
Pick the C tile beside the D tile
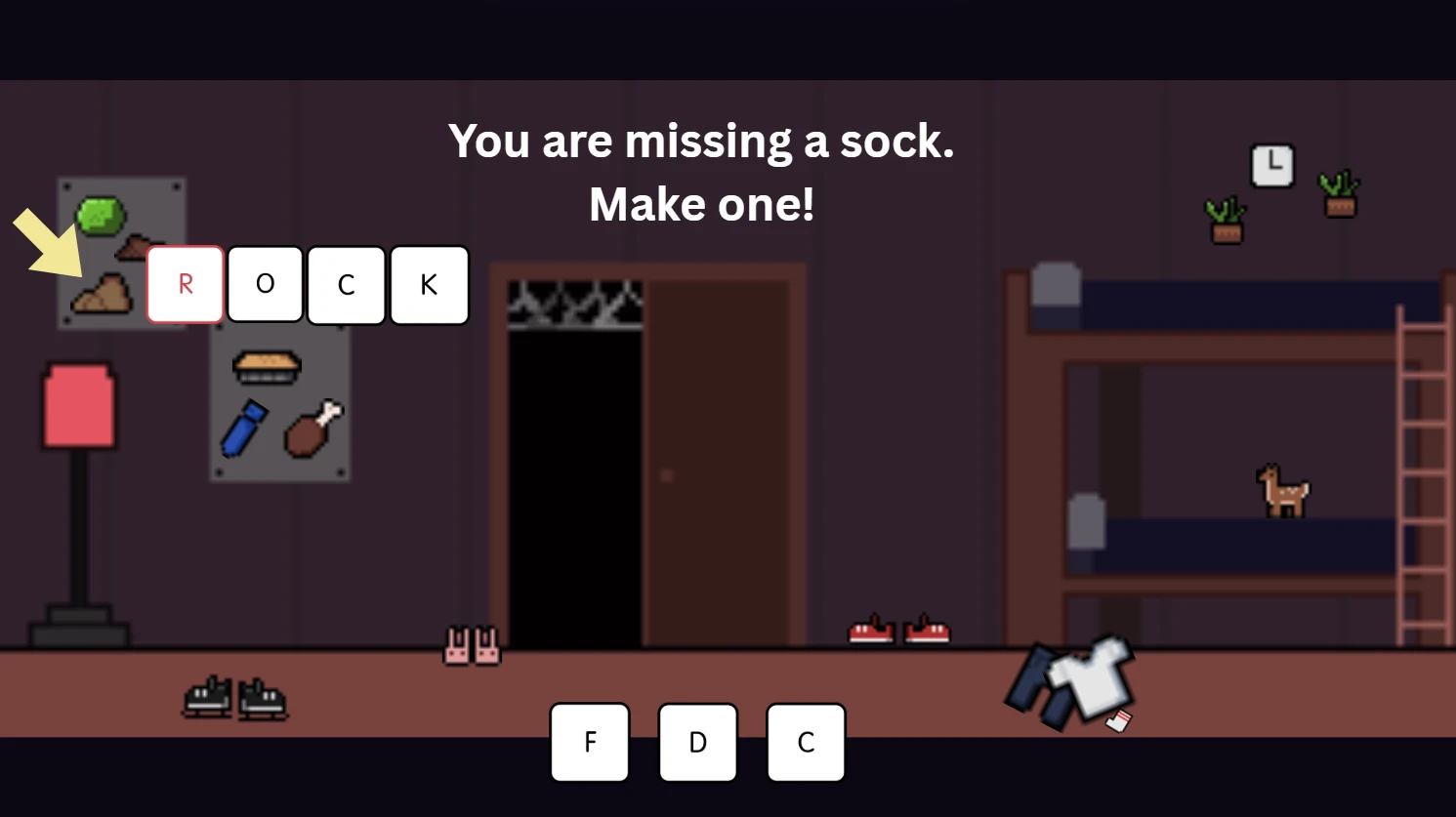806,742
